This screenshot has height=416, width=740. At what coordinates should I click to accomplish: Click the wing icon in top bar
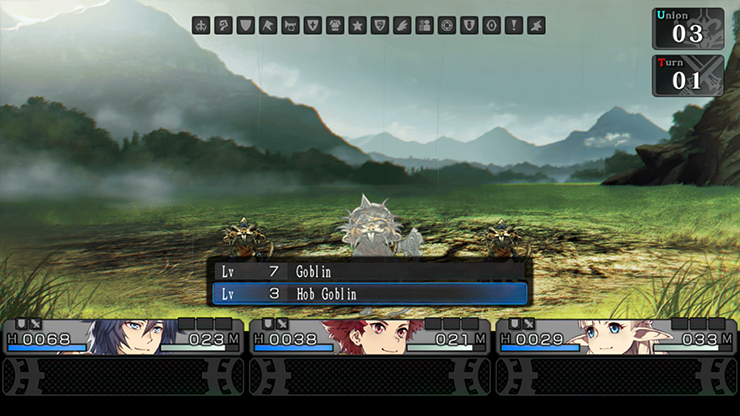click(402, 26)
